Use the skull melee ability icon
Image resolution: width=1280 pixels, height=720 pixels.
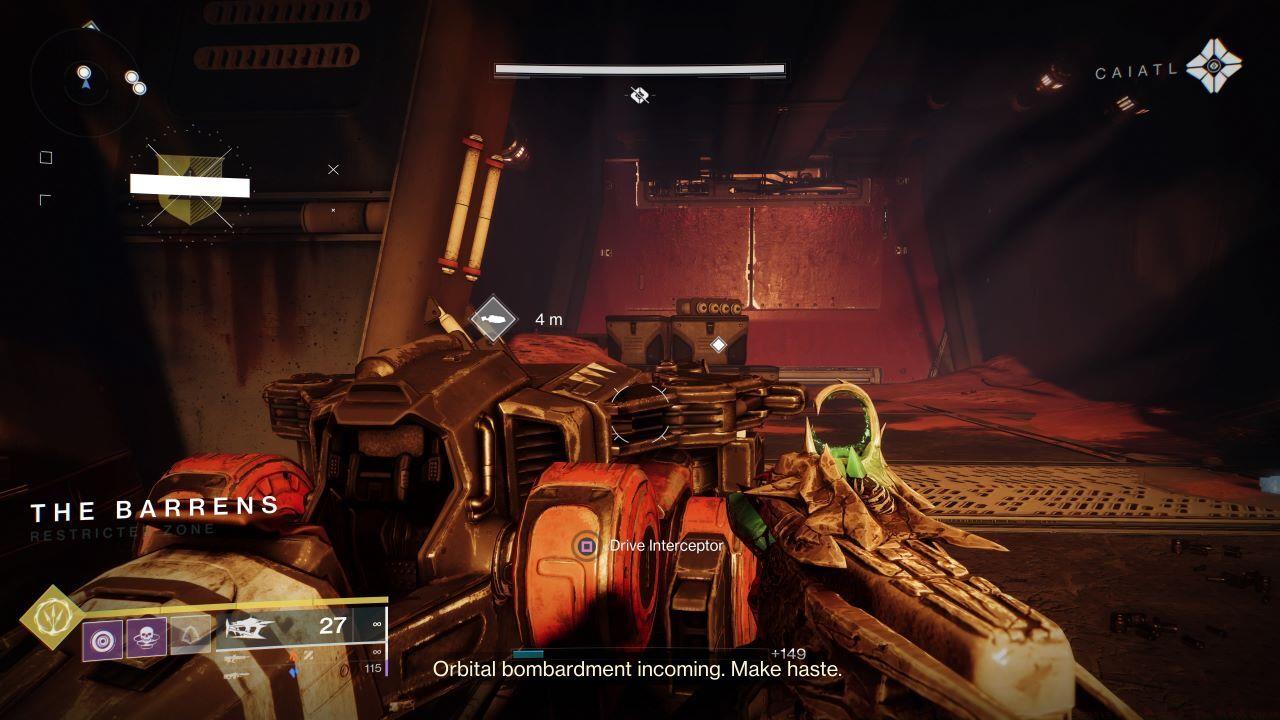(146, 637)
